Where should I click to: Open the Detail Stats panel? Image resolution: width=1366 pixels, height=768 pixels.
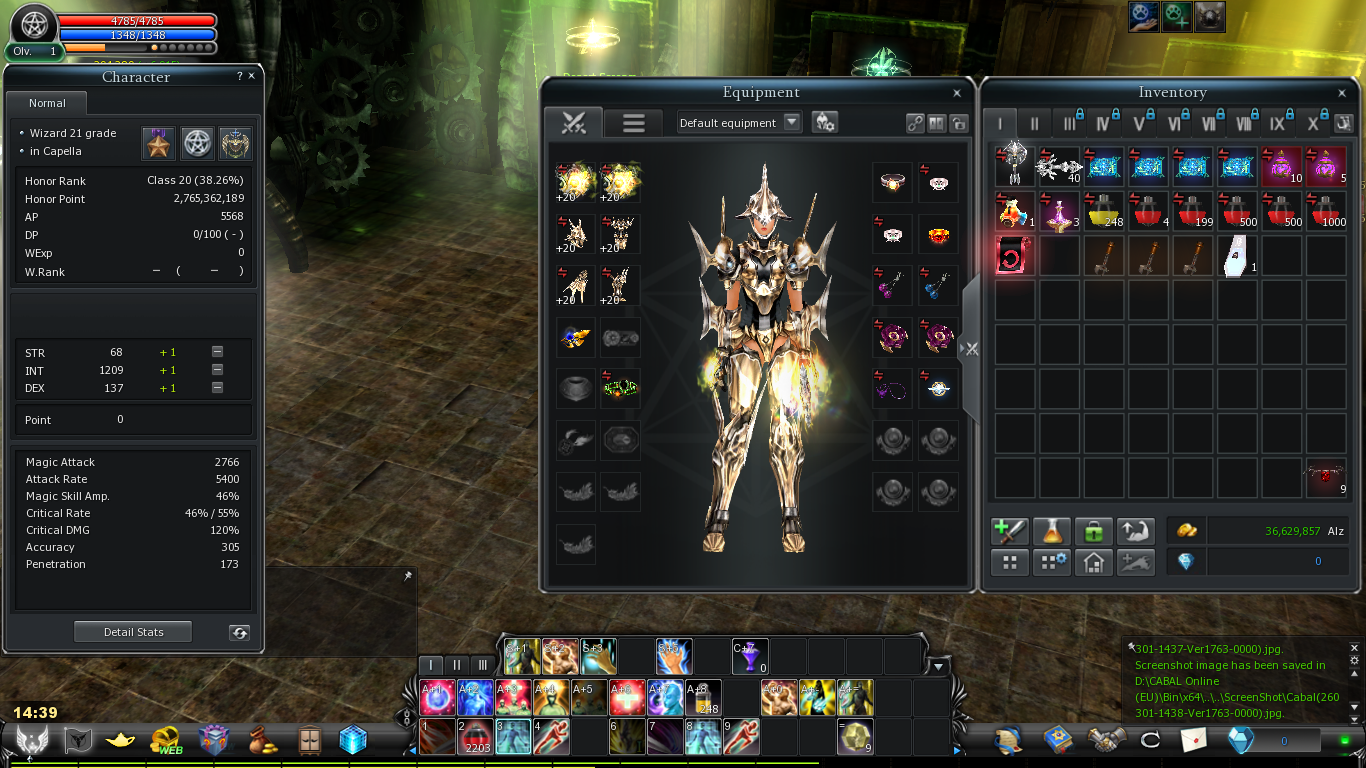click(133, 632)
